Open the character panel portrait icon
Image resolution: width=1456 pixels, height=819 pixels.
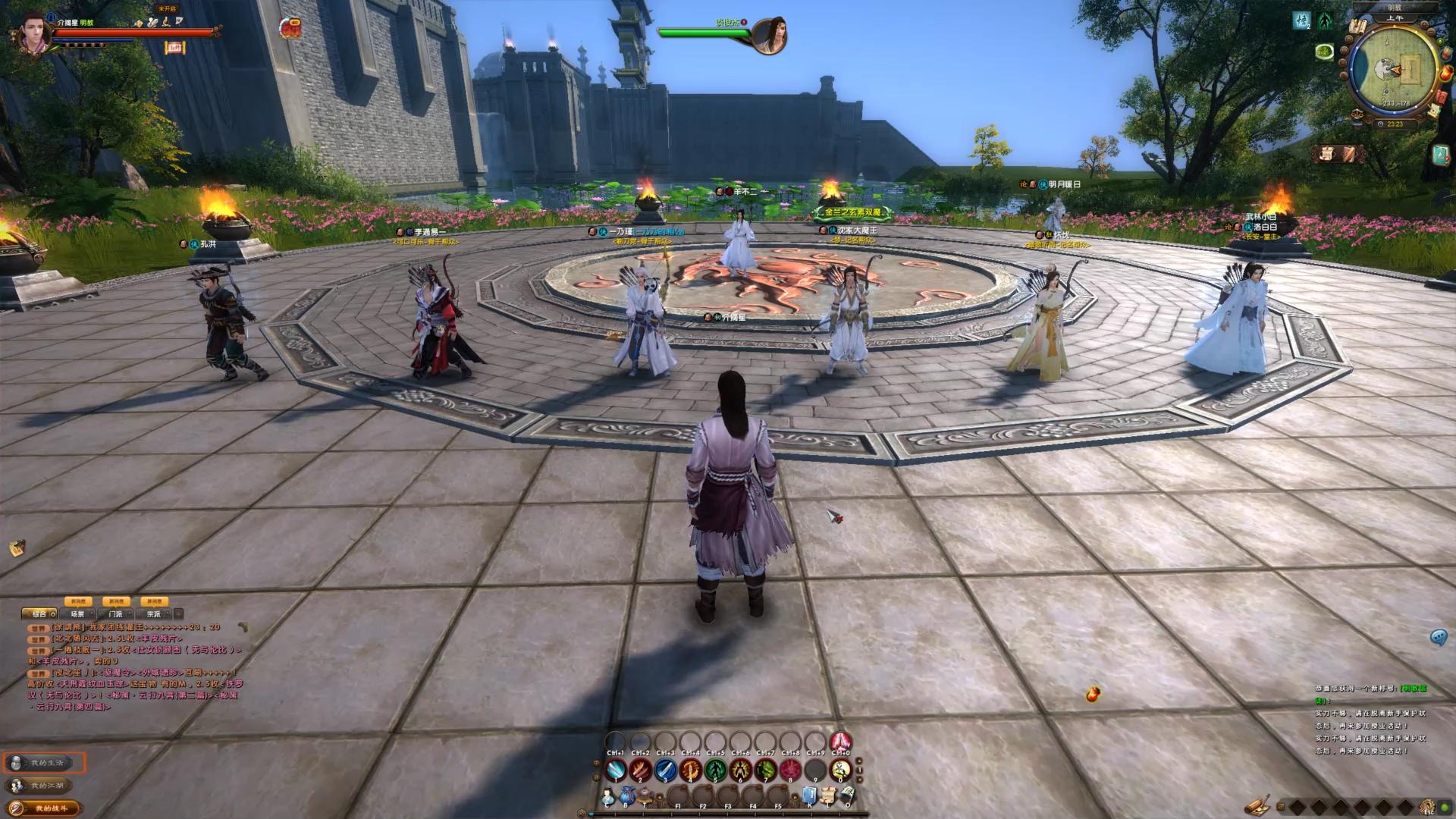coord(608,798)
